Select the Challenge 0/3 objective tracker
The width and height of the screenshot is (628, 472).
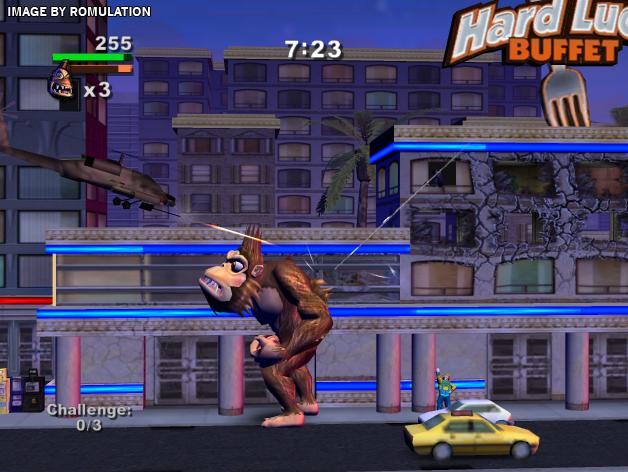89,417
